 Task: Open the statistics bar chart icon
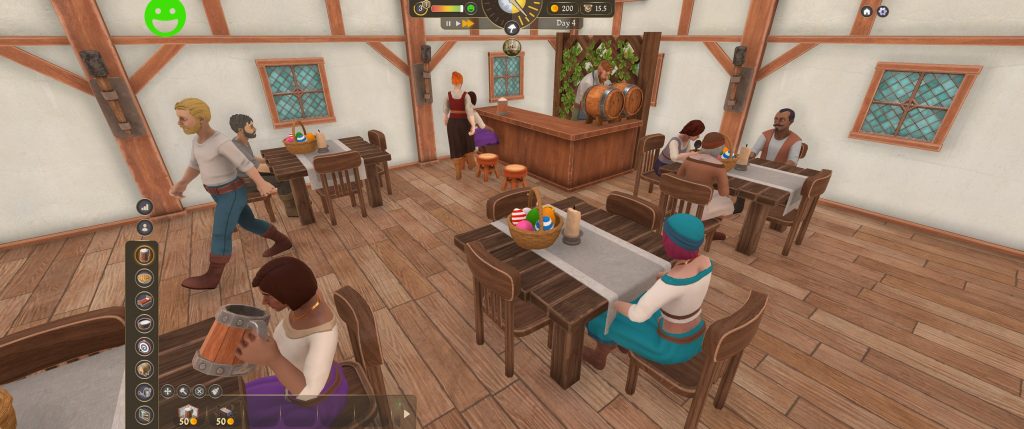[145, 207]
